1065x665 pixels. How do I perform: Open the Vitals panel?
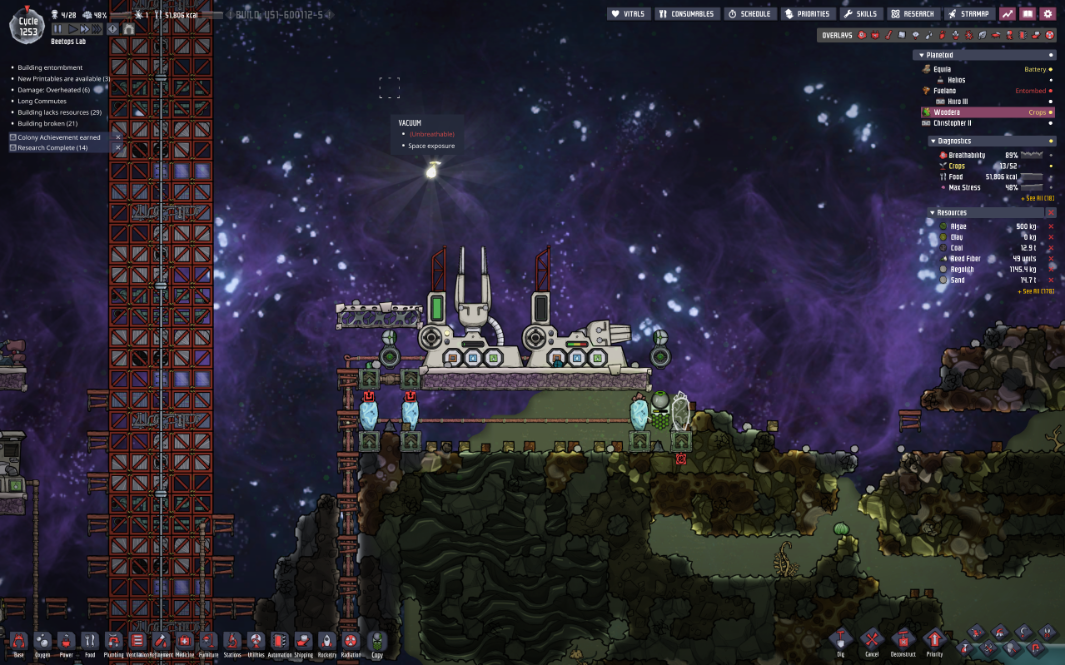(x=629, y=14)
